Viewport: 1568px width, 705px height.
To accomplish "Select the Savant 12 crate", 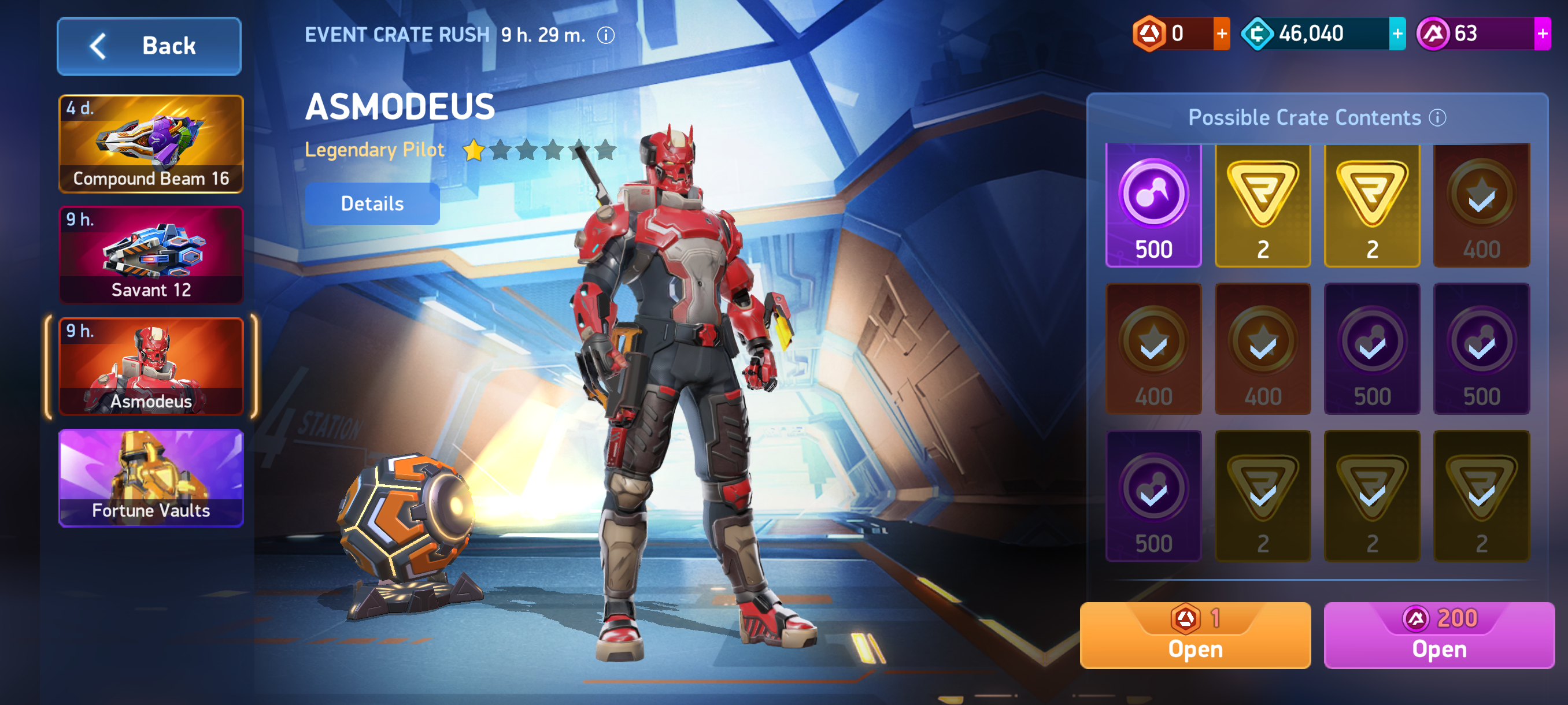I will pos(151,255).
